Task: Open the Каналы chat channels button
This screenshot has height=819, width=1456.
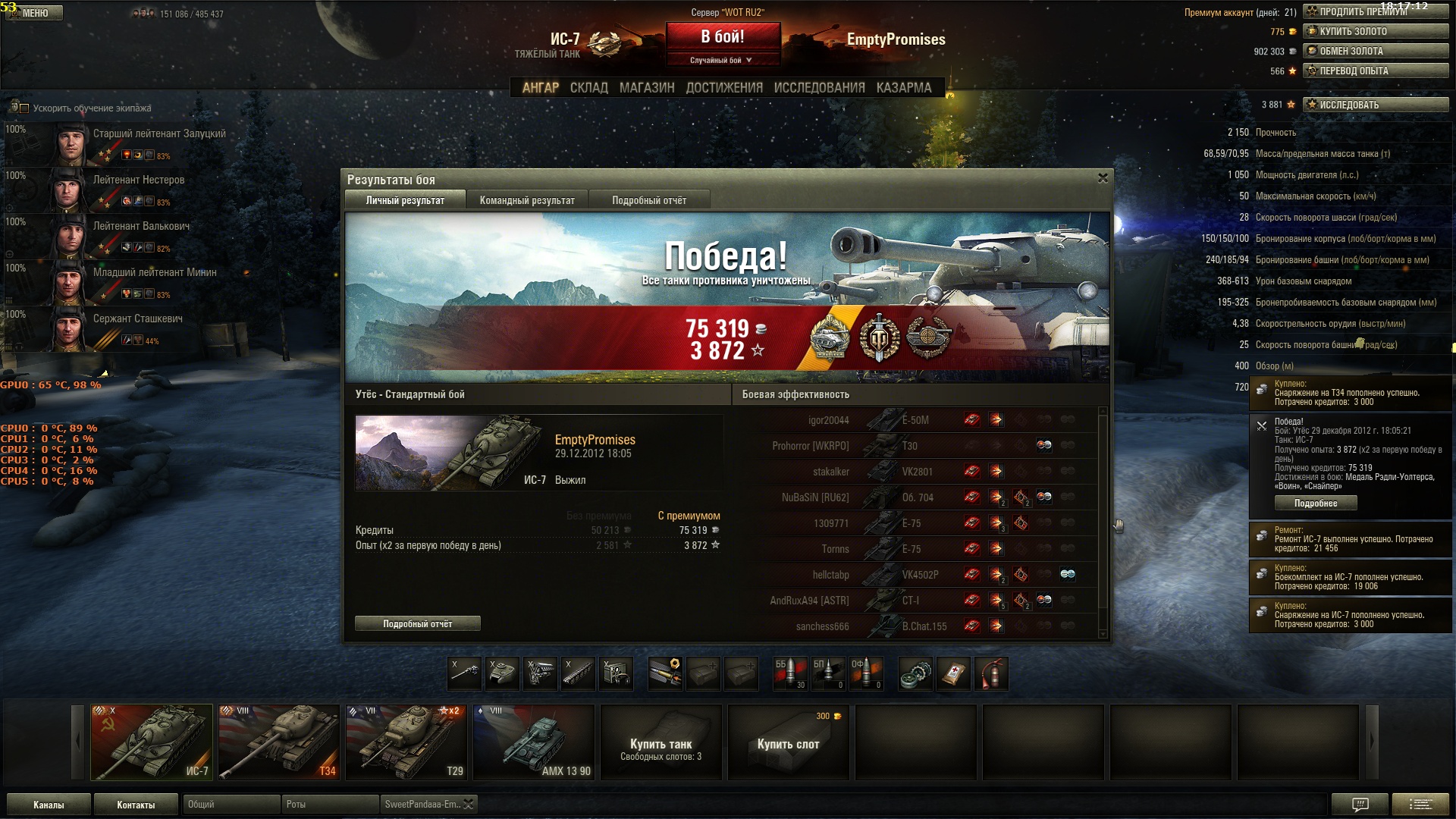Action: coord(49,805)
